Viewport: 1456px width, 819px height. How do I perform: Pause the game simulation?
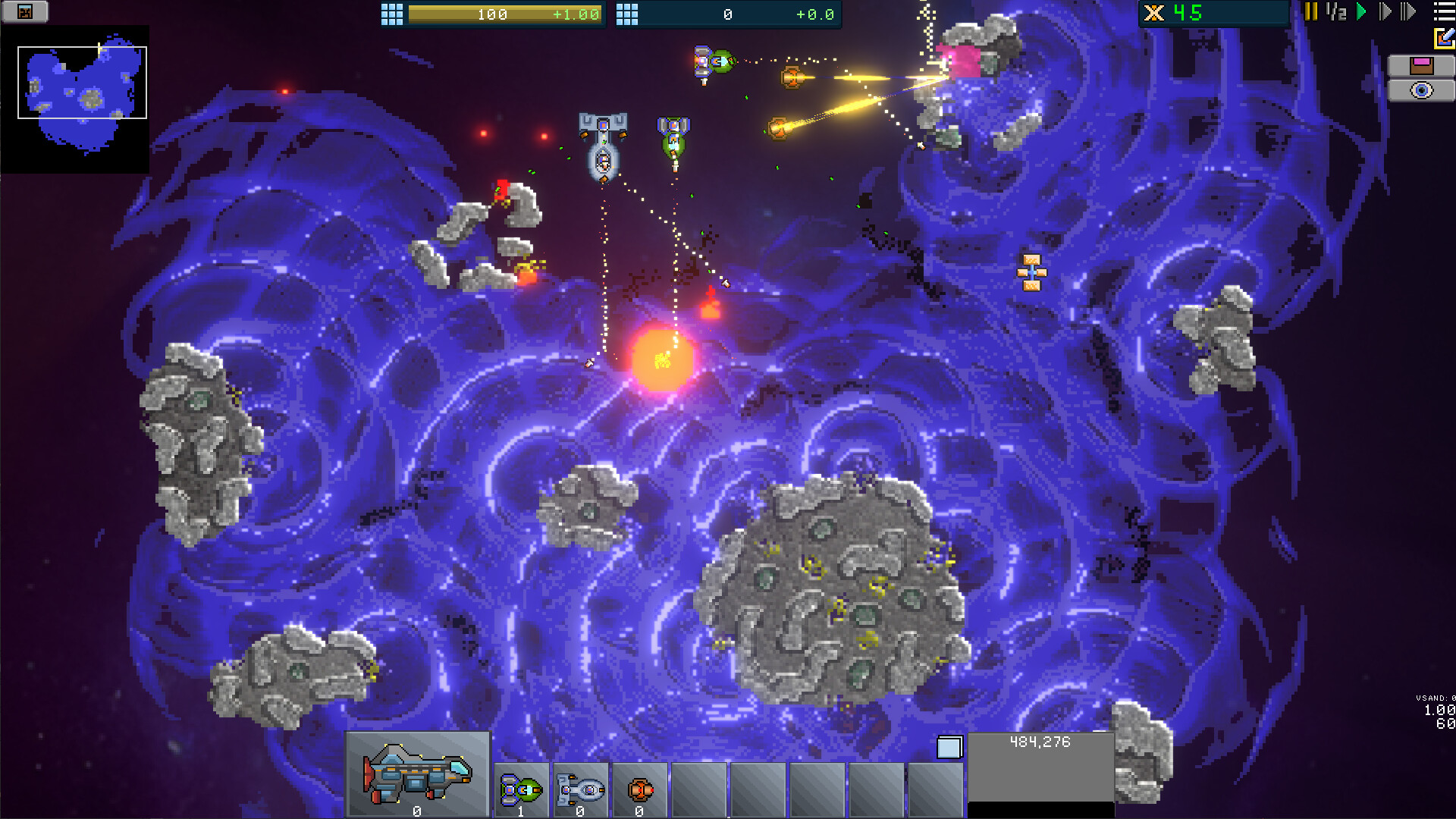click(x=1311, y=11)
